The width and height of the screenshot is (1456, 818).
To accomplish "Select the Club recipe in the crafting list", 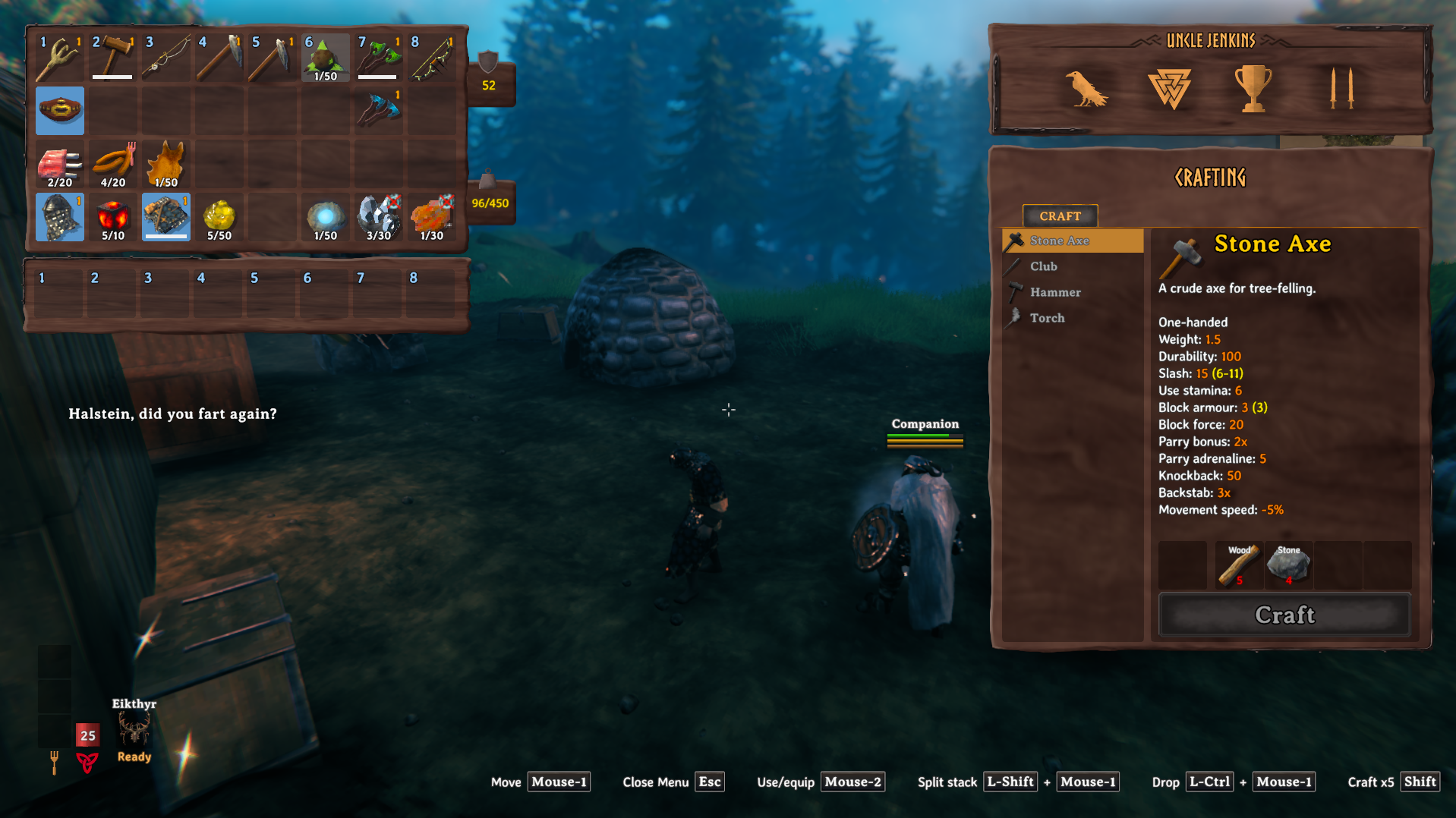I will pos(1044,266).
